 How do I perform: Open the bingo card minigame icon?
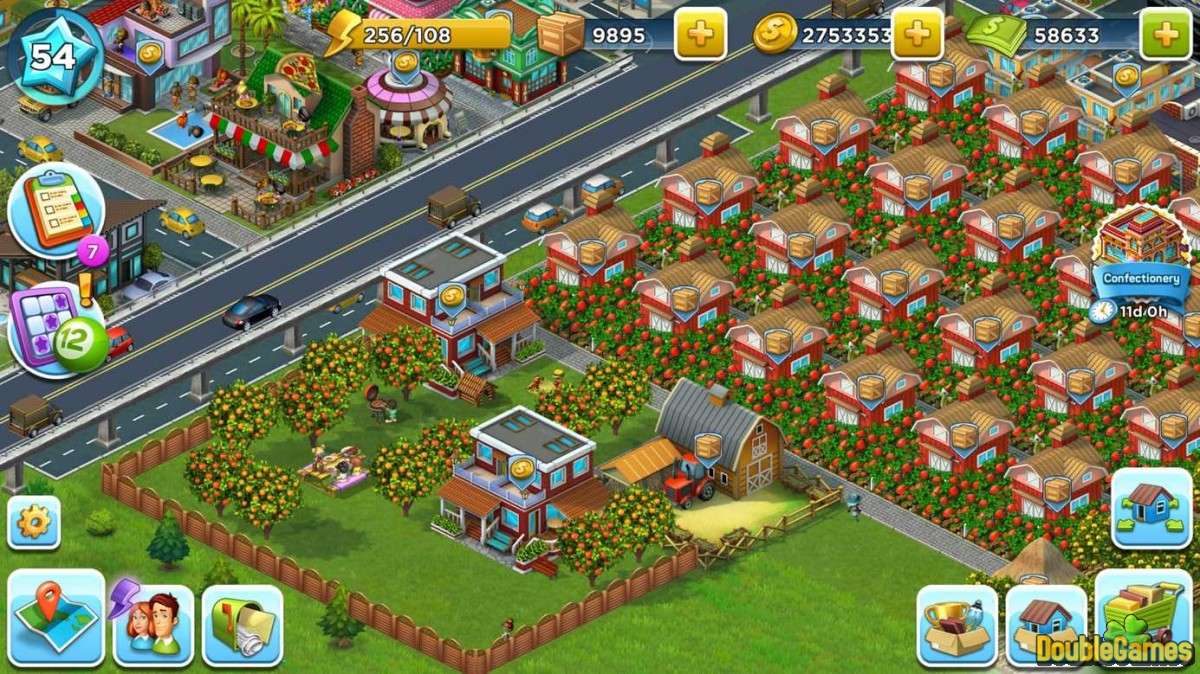coord(57,327)
